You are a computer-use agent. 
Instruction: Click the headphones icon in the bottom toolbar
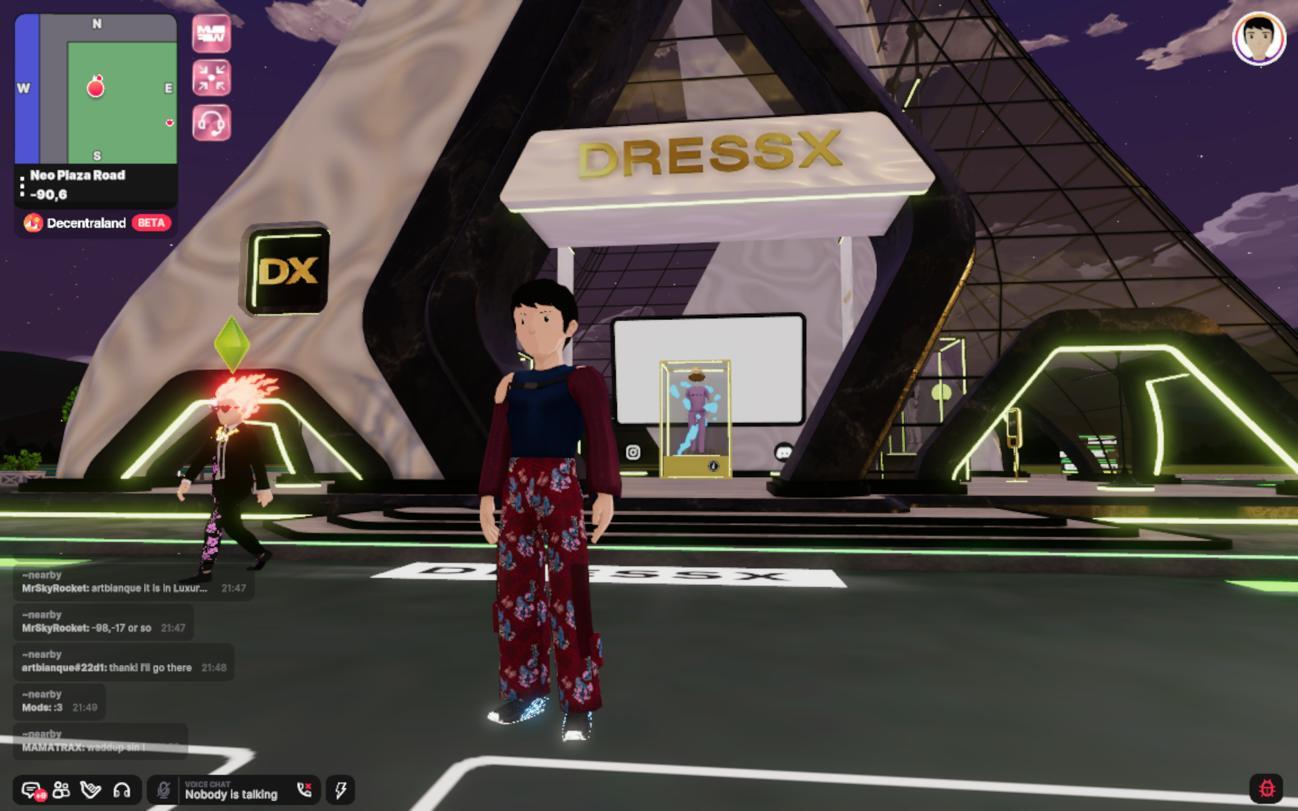(122, 790)
